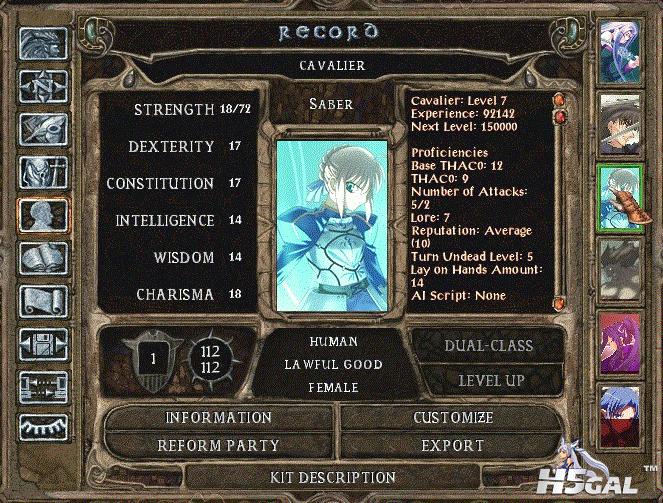This screenshot has height=503, width=663.
Task: Show the Kit Description
Action: pos(334,477)
